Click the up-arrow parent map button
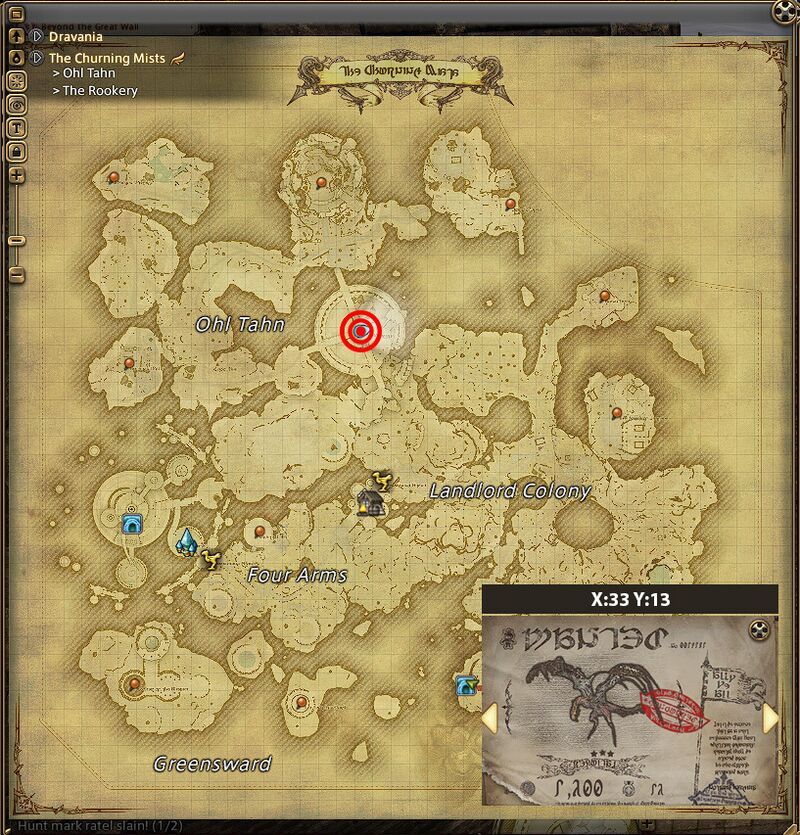This screenshot has width=800, height=835. (17, 36)
